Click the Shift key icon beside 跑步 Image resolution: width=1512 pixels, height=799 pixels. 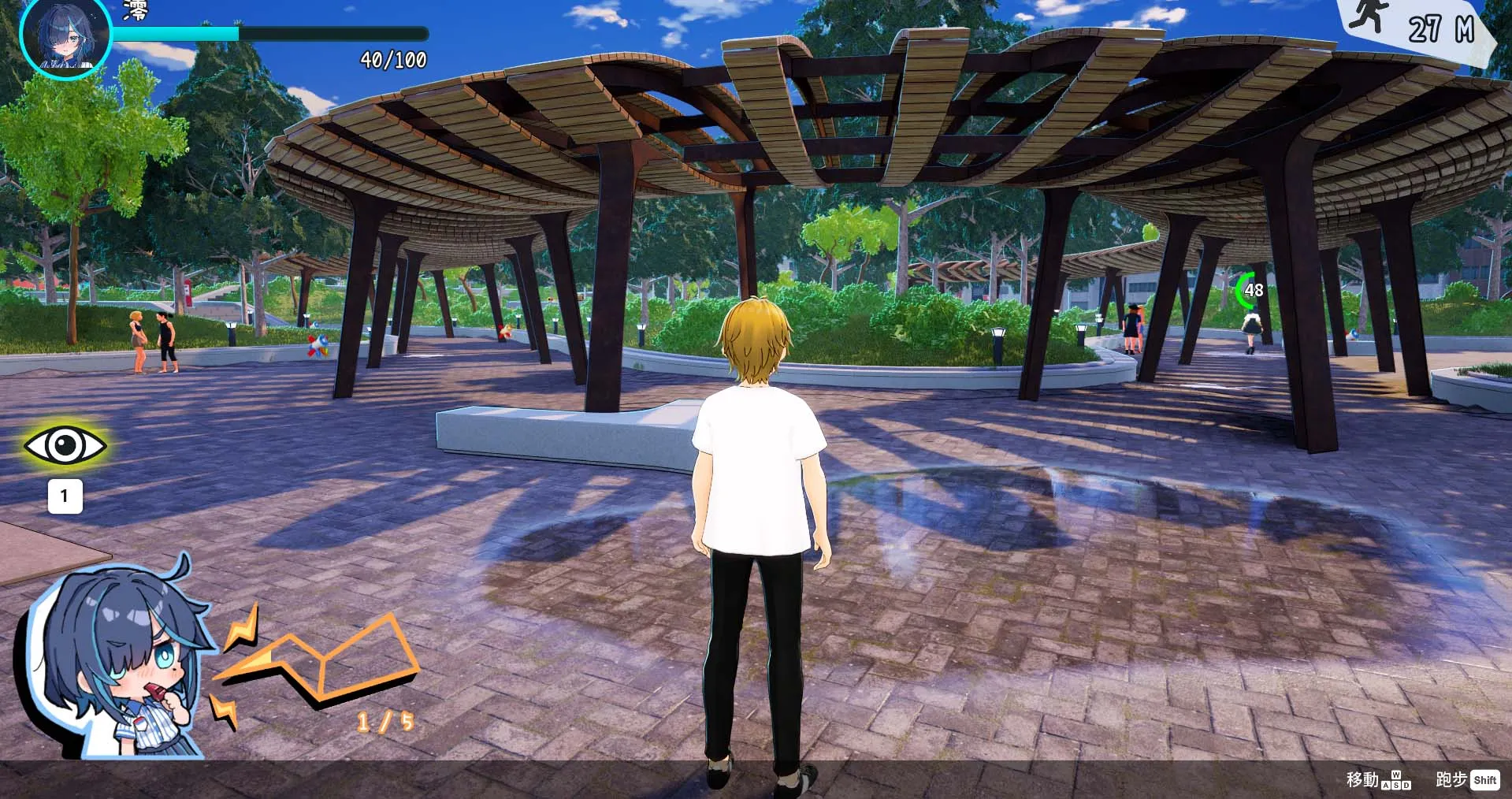pos(1485,780)
